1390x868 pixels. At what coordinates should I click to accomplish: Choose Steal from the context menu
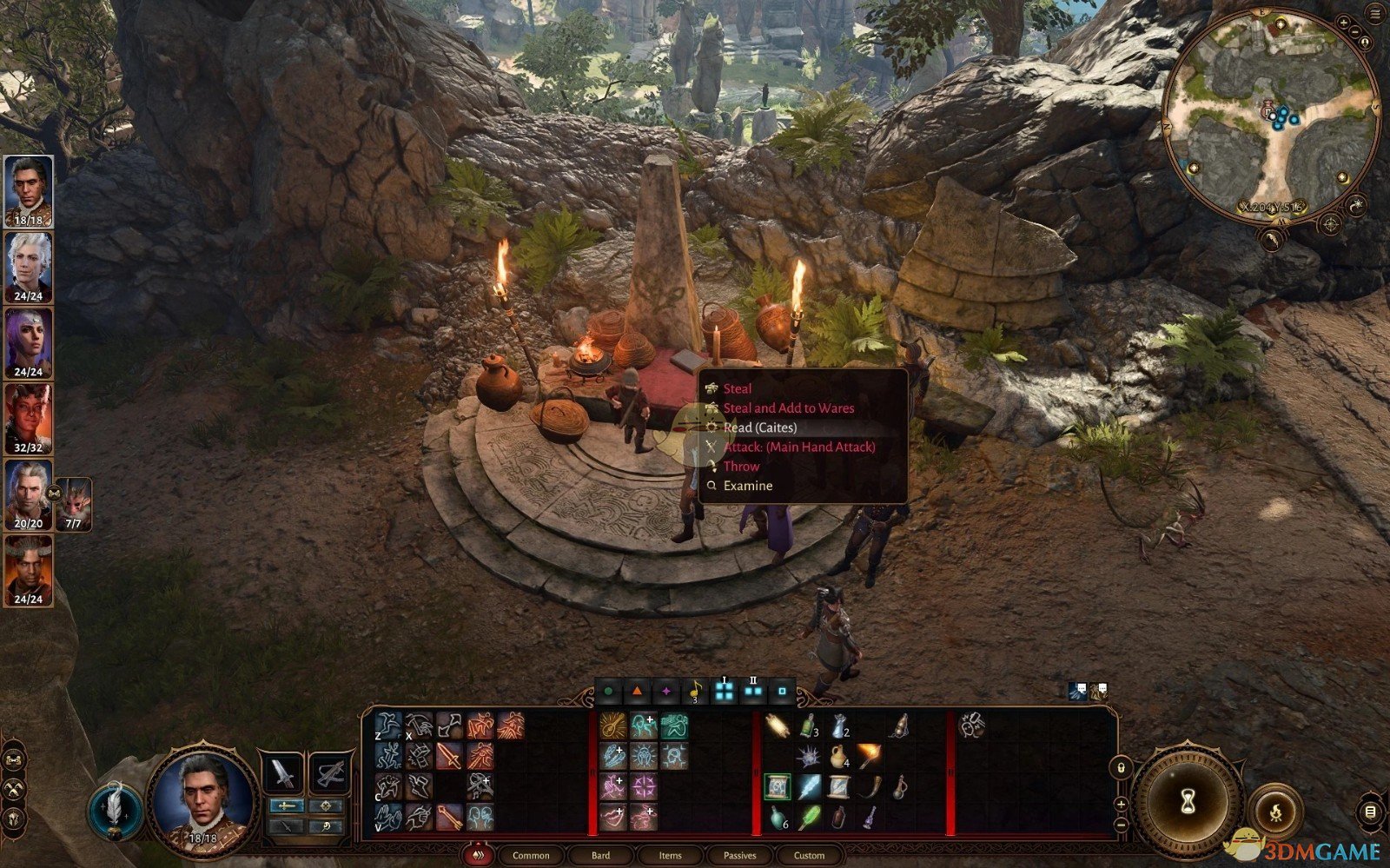click(738, 388)
